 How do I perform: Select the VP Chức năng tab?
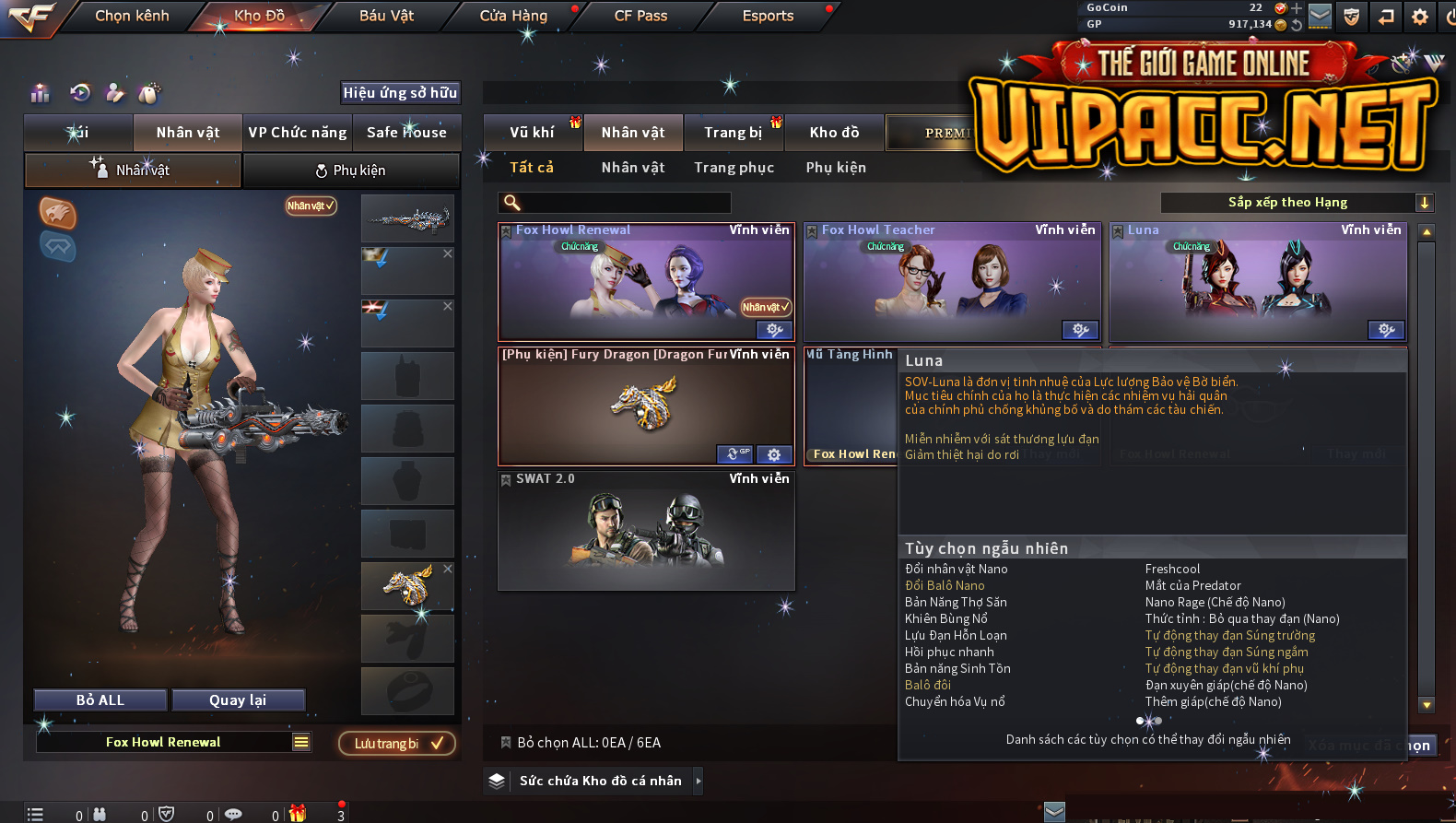point(297,132)
